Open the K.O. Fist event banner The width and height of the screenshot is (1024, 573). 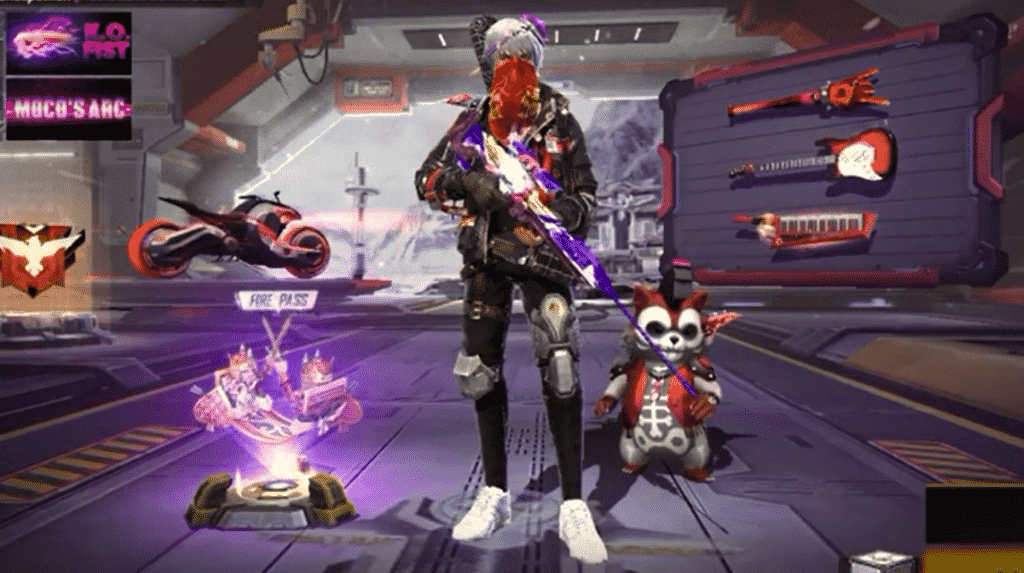coord(68,42)
